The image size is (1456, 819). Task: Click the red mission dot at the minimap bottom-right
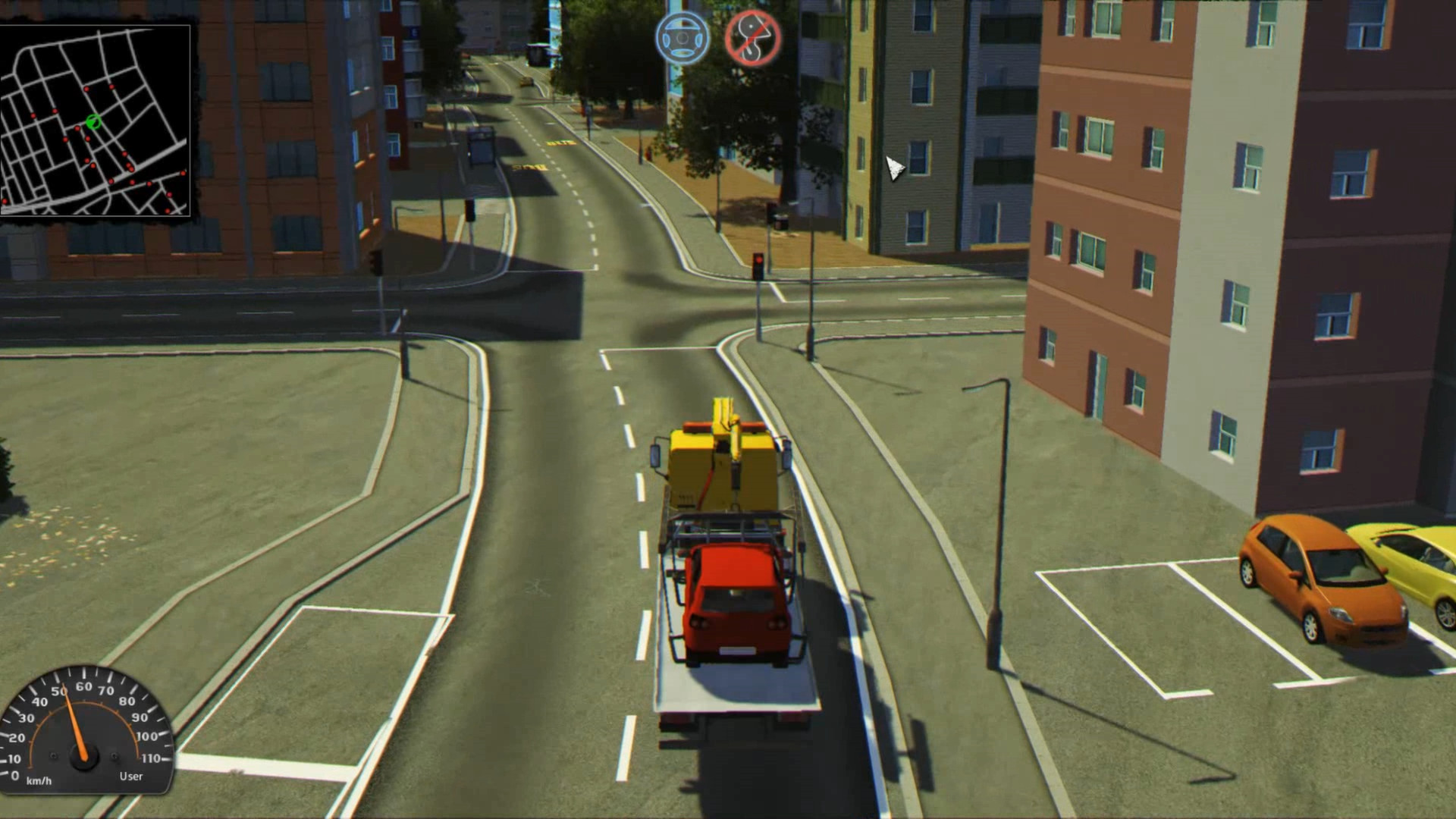(170, 195)
